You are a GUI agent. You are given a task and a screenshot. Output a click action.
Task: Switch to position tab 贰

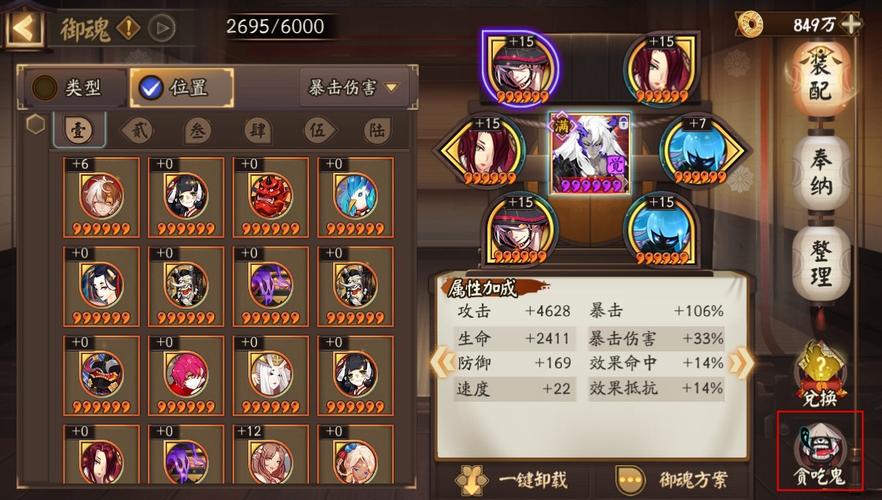tap(137, 130)
